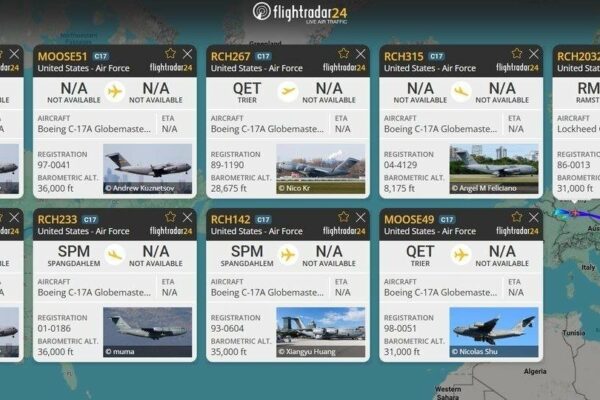600x400 pixels.
Task: Open the RCH315 photo by Angel M Feliciano
Action: [493, 168]
